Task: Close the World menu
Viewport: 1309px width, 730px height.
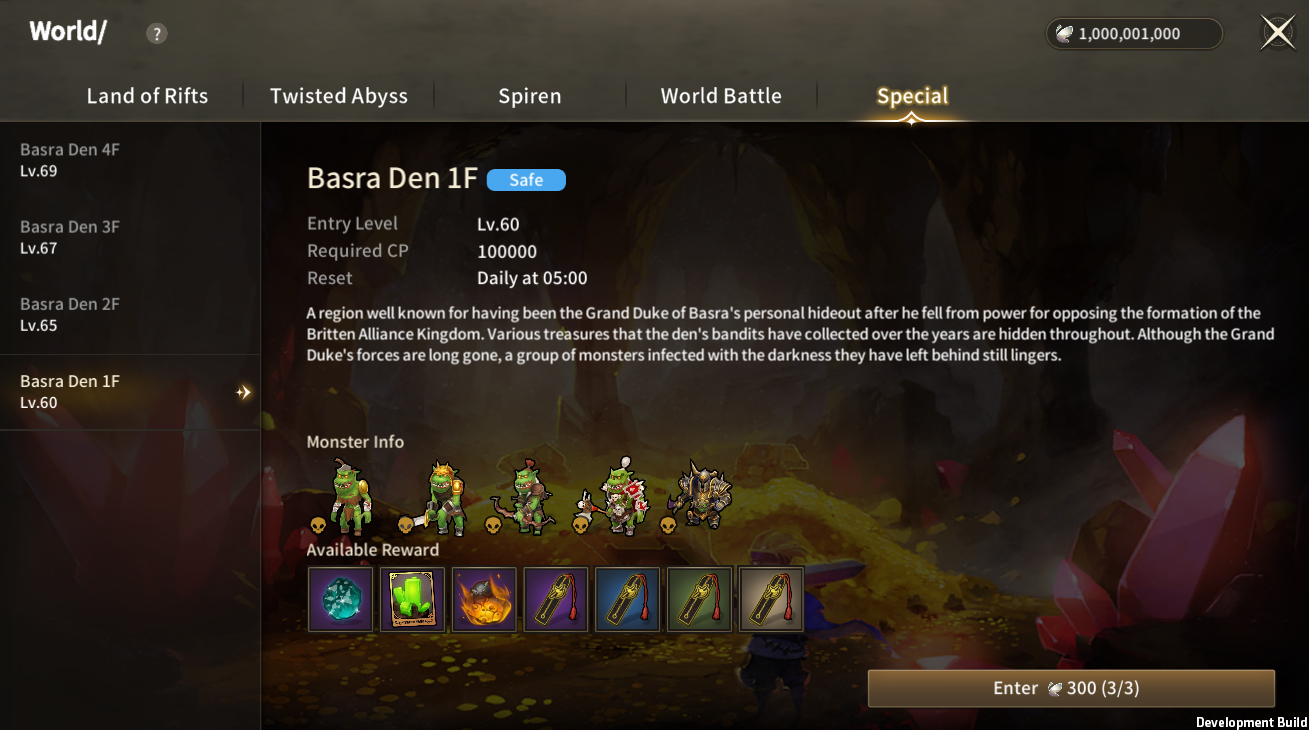Action: click(1278, 33)
